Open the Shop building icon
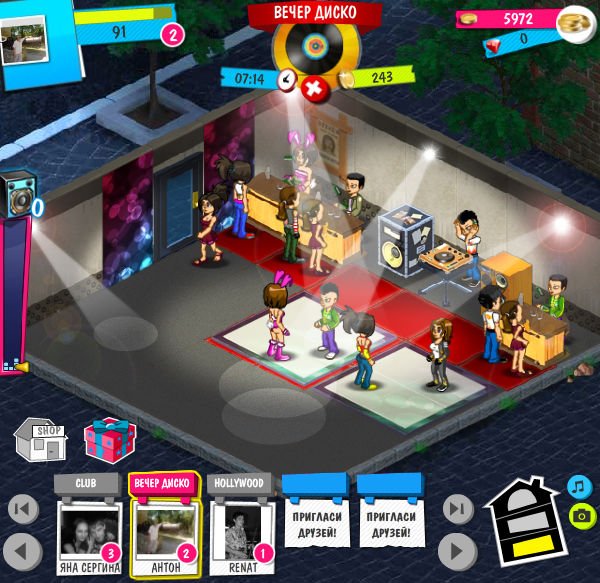Screen dimensions: 600x583 click(x=40, y=442)
